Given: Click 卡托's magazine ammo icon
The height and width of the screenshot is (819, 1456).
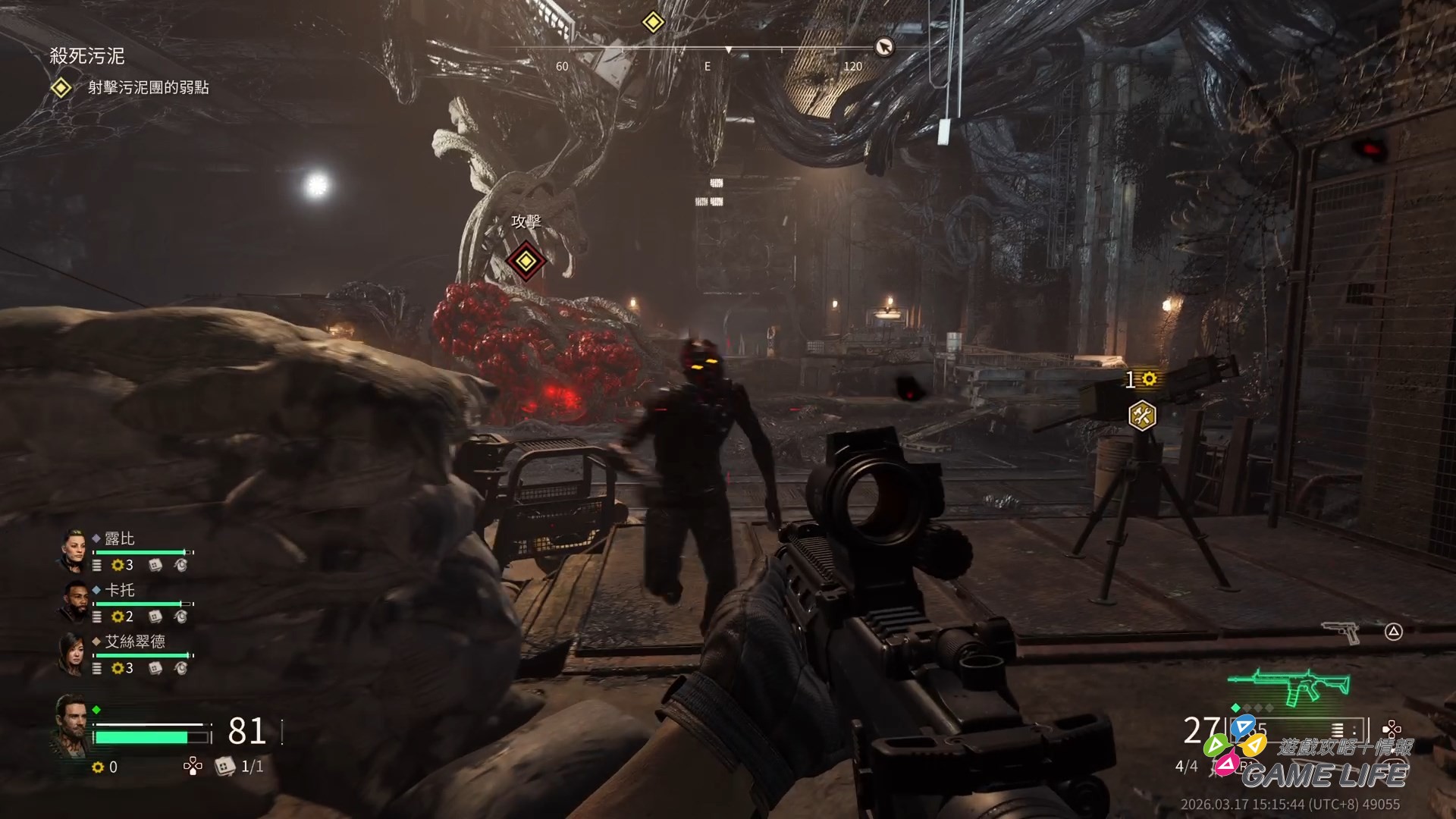Looking at the screenshot, I should 96,617.
